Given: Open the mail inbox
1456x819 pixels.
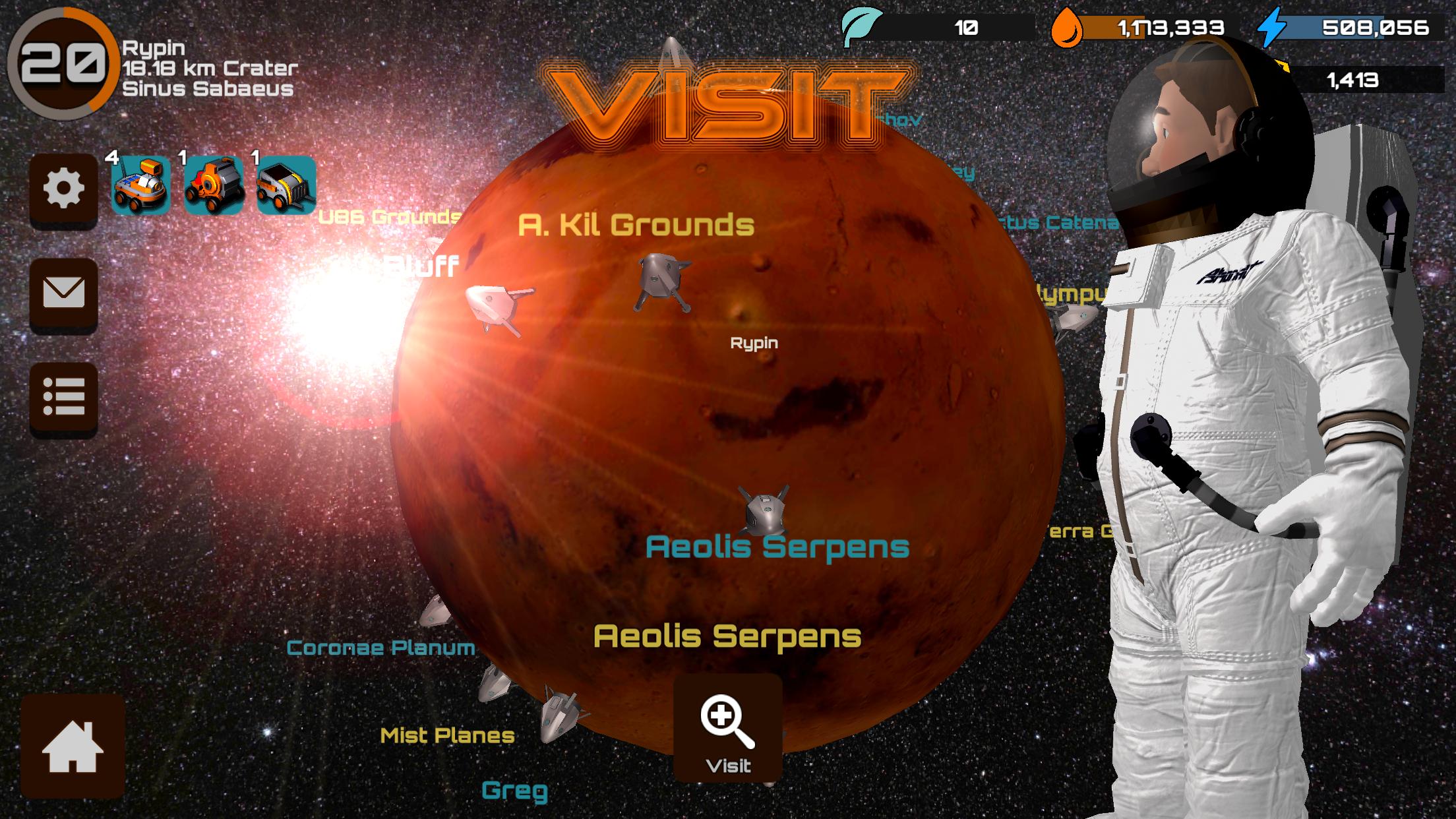Looking at the screenshot, I should (63, 293).
